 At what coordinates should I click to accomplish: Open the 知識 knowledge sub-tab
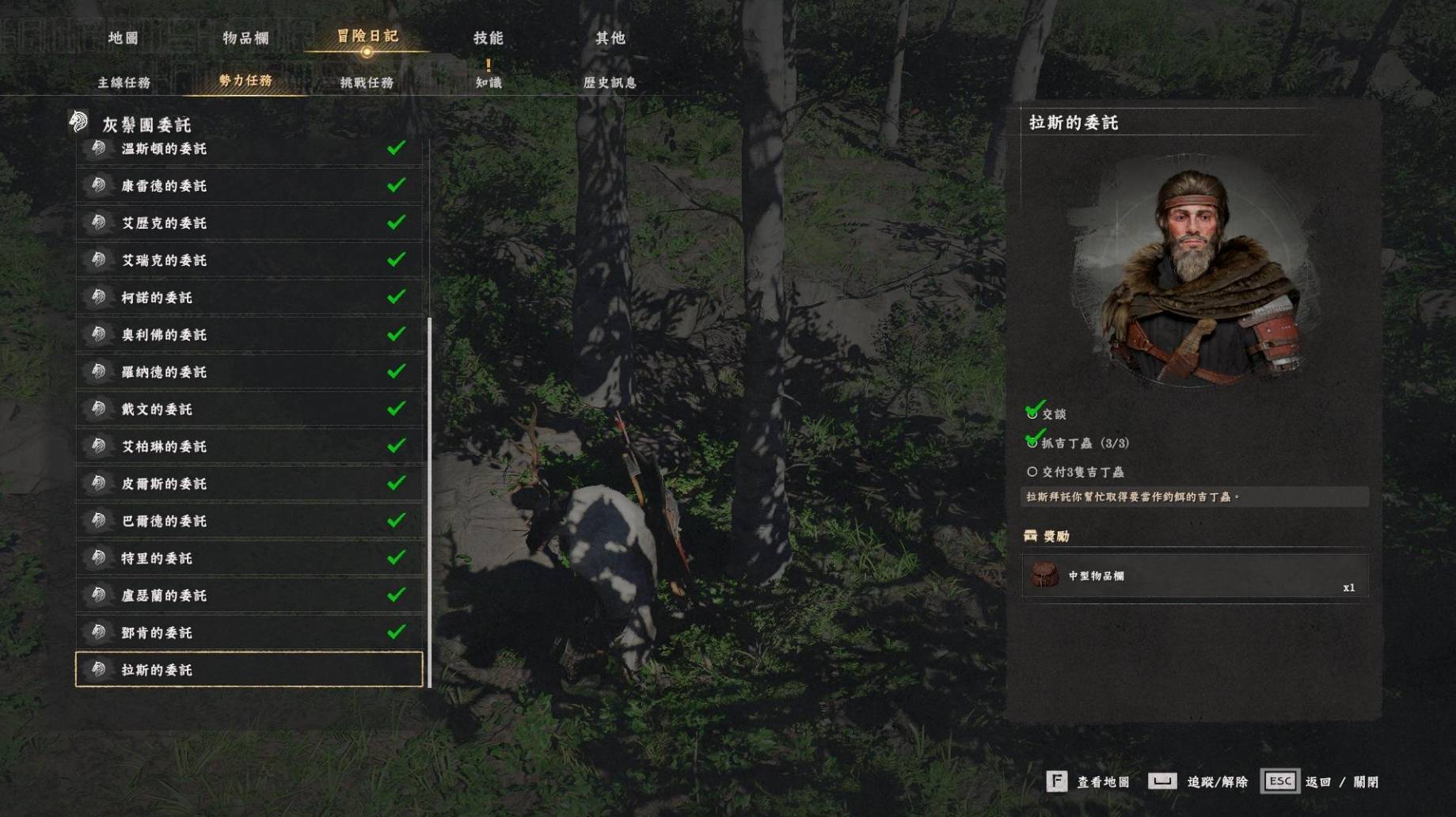[489, 82]
